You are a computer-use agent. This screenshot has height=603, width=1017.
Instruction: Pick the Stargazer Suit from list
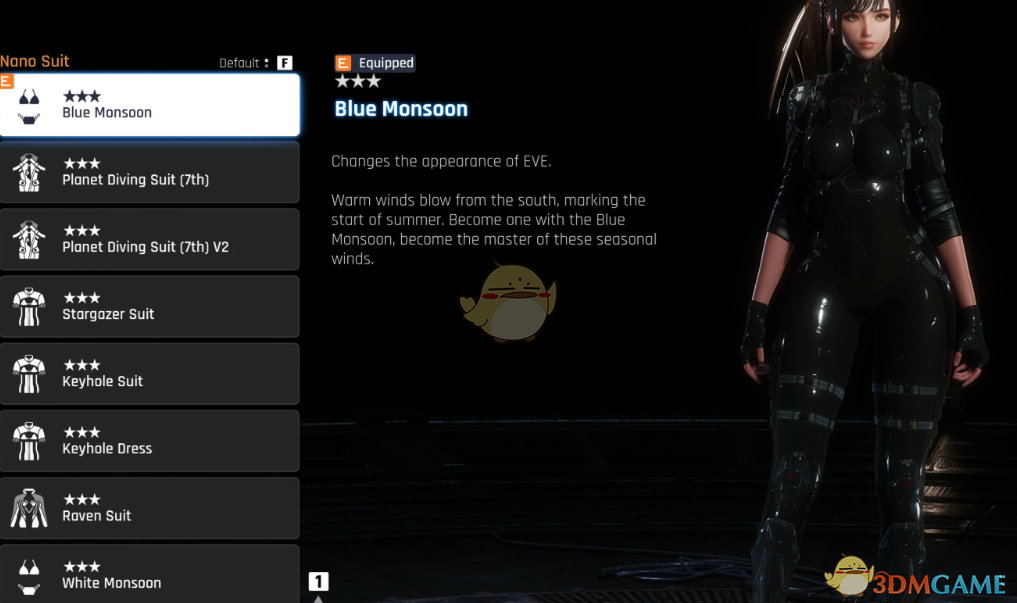pyautogui.click(x=150, y=306)
